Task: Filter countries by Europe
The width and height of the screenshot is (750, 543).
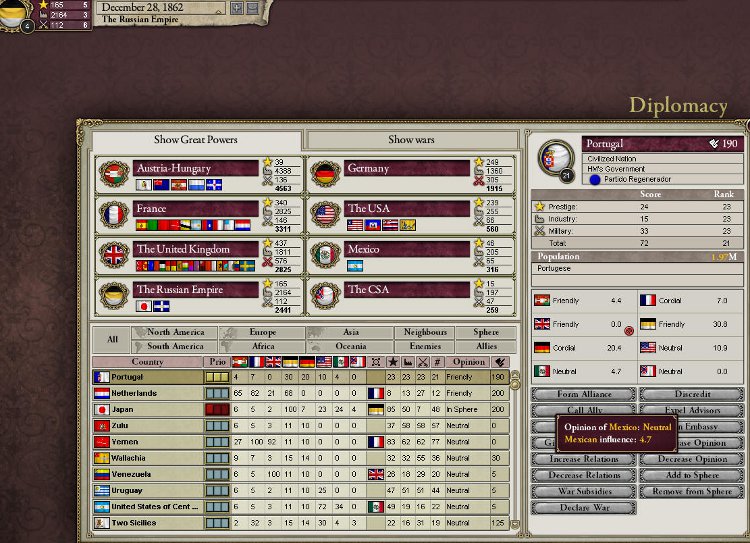Action: click(262, 332)
